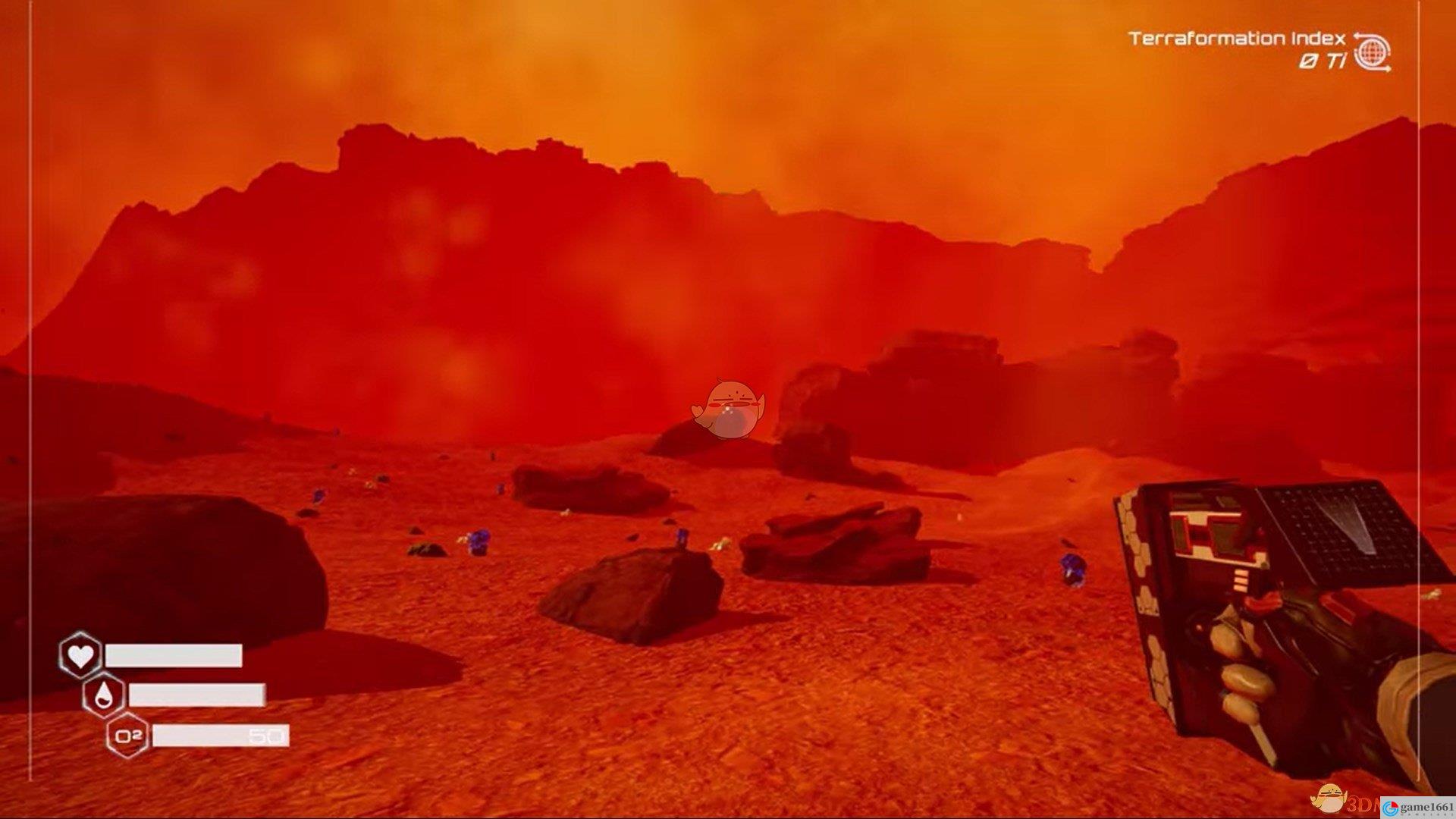Select the O2 oxygen hexagon icon

coord(127,735)
